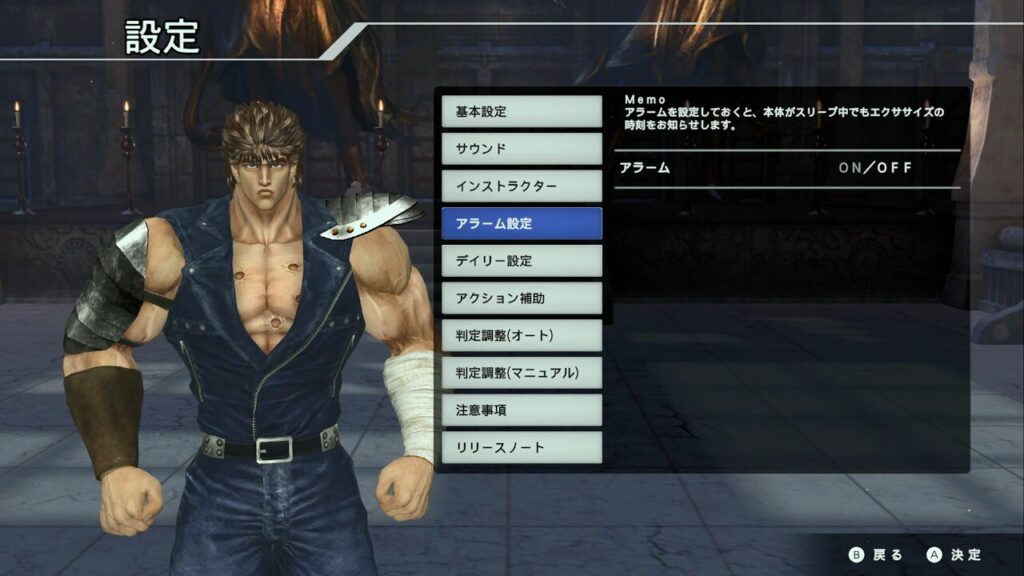Open 判定調整(オート) calibration
Screen dimensions: 1024x576
pyautogui.click(x=521, y=335)
